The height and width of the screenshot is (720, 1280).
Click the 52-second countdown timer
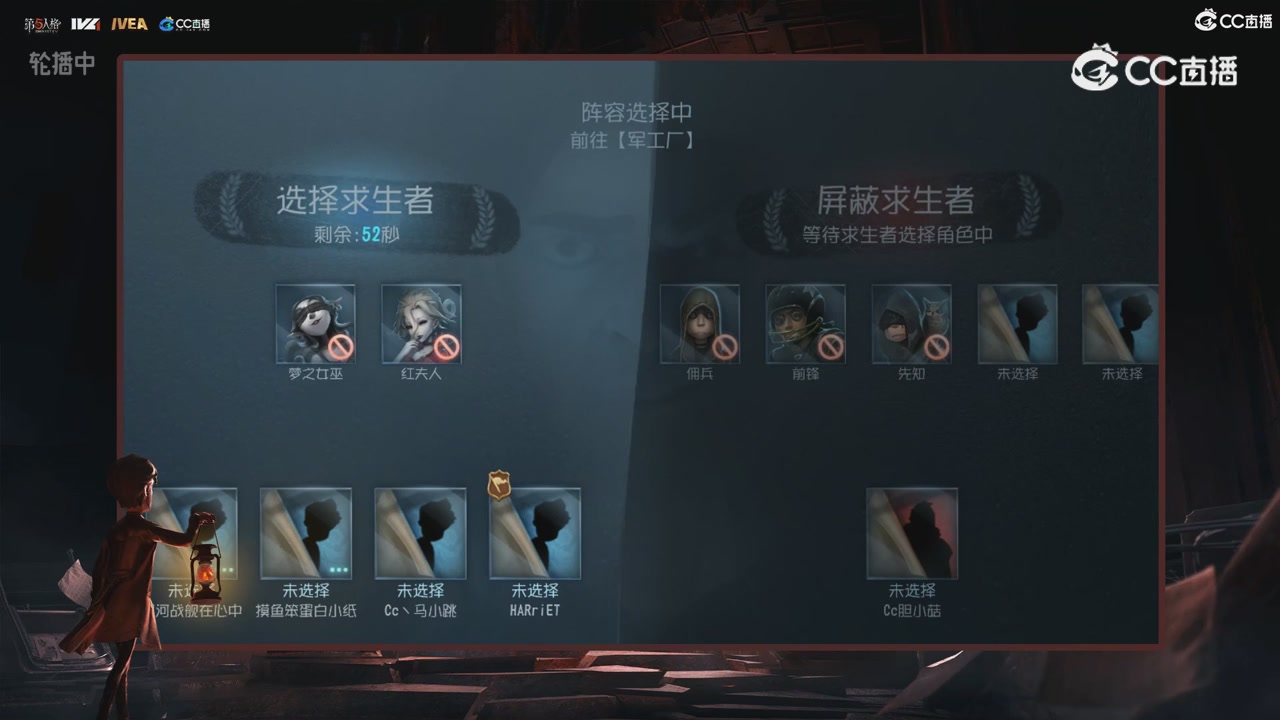(x=356, y=234)
